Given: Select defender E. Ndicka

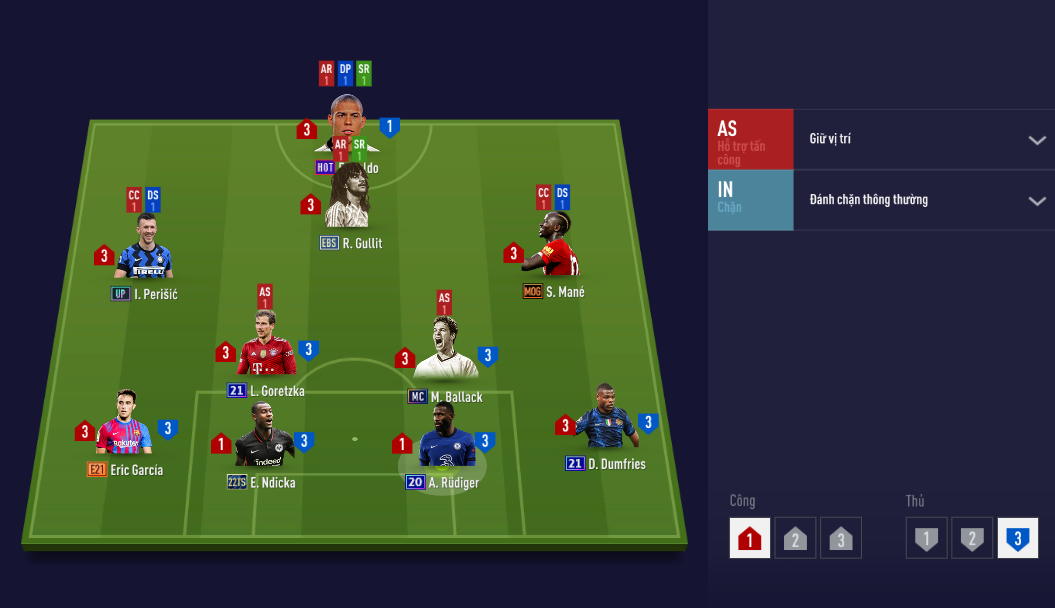Looking at the screenshot, I should coord(264,438).
